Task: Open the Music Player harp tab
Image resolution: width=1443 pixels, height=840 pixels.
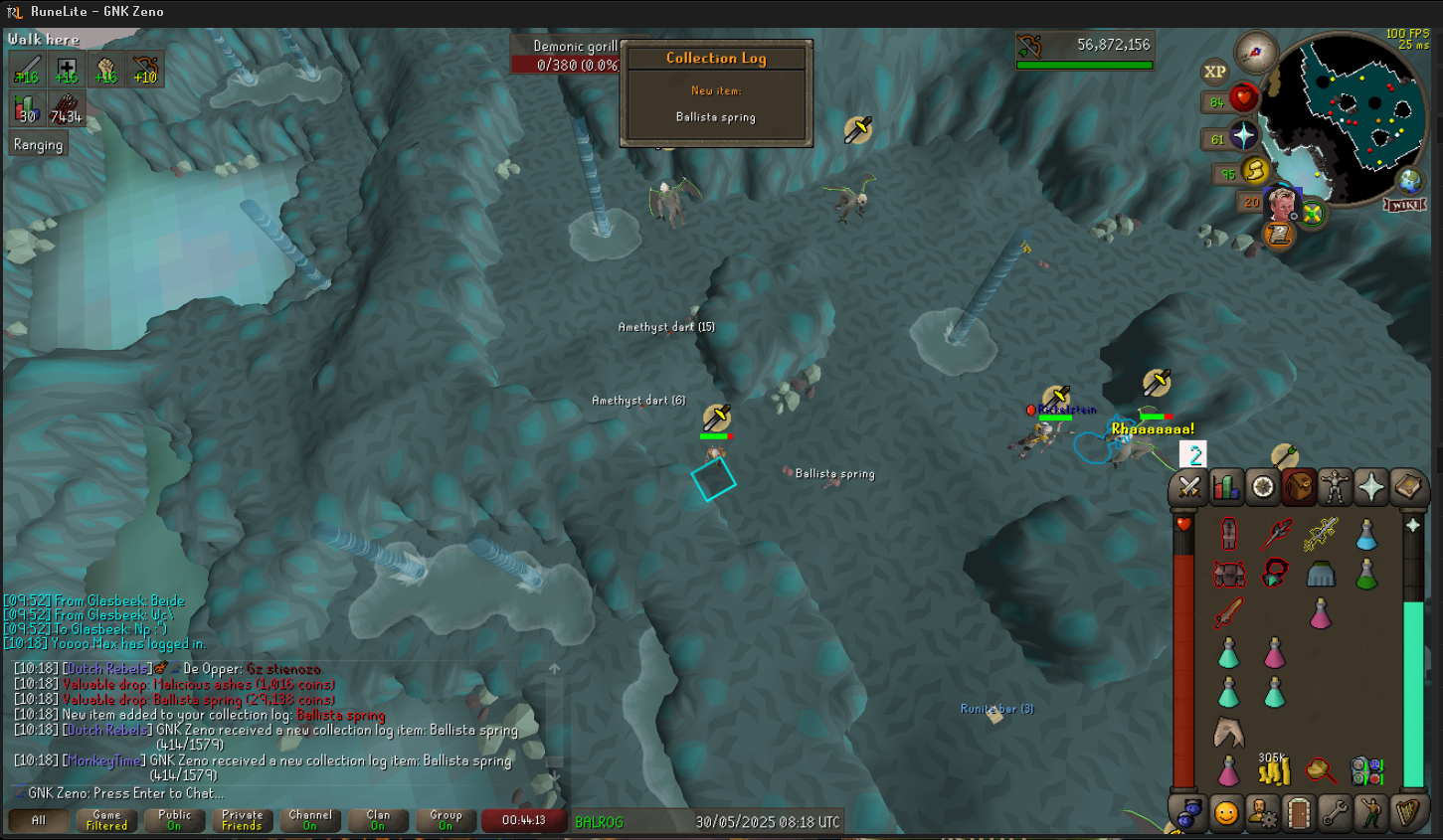Action: pos(1407,813)
